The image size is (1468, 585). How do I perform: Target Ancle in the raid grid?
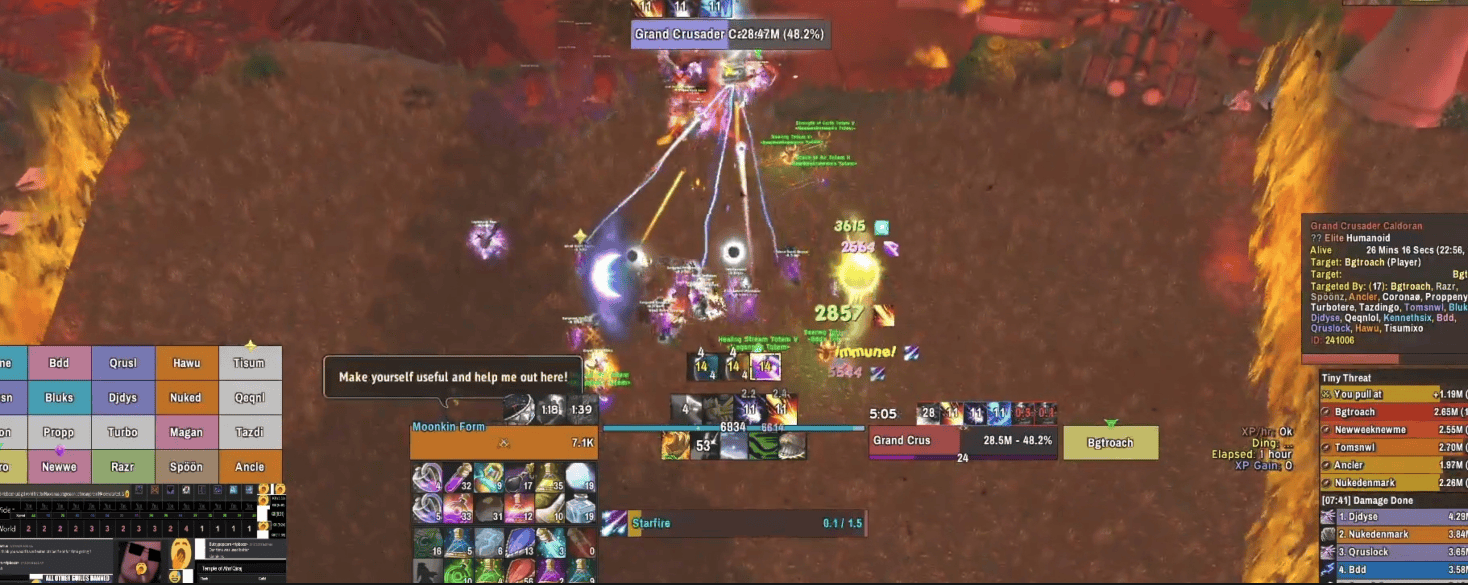[249, 467]
